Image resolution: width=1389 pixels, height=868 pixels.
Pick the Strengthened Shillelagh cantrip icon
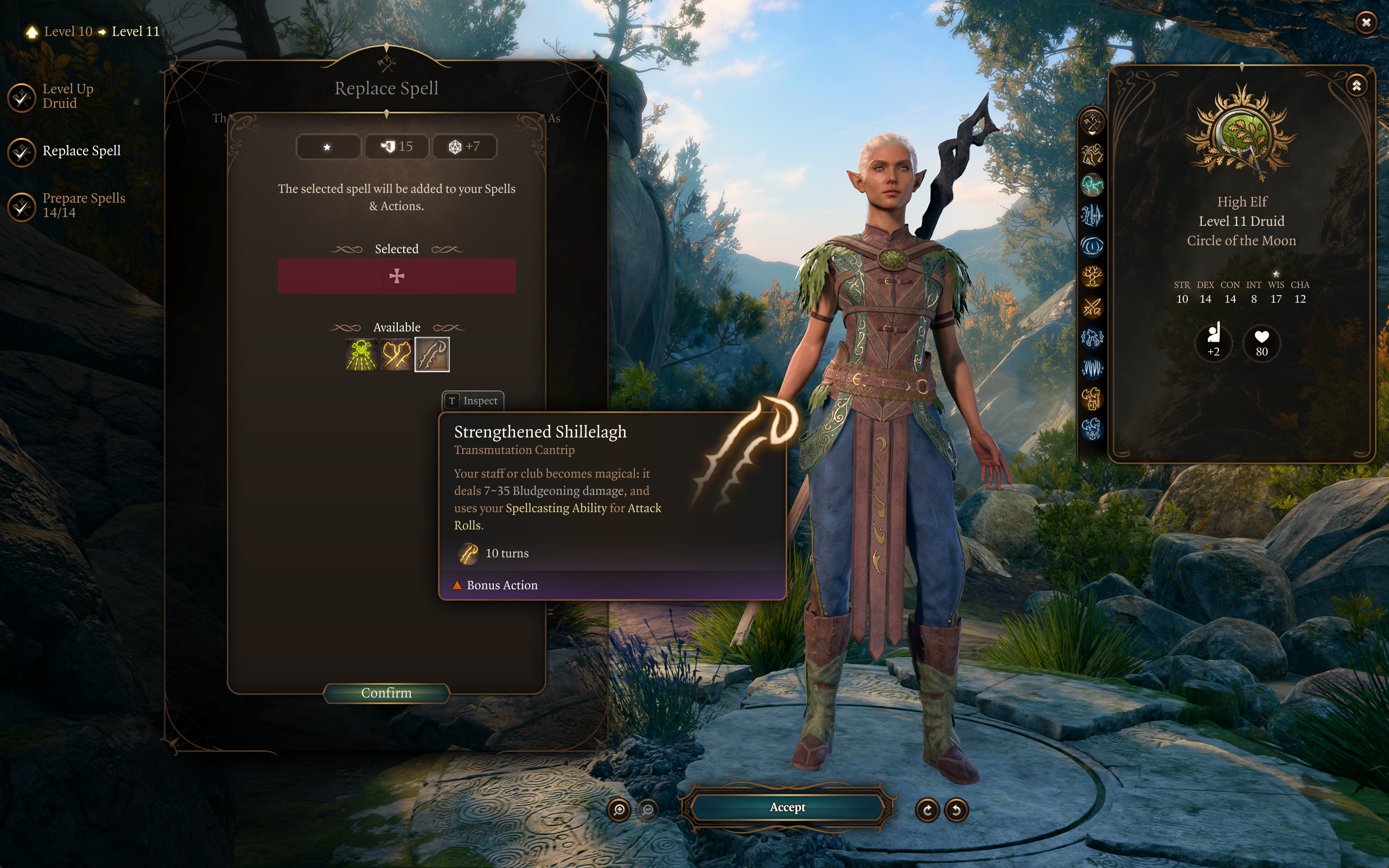pyautogui.click(x=432, y=354)
